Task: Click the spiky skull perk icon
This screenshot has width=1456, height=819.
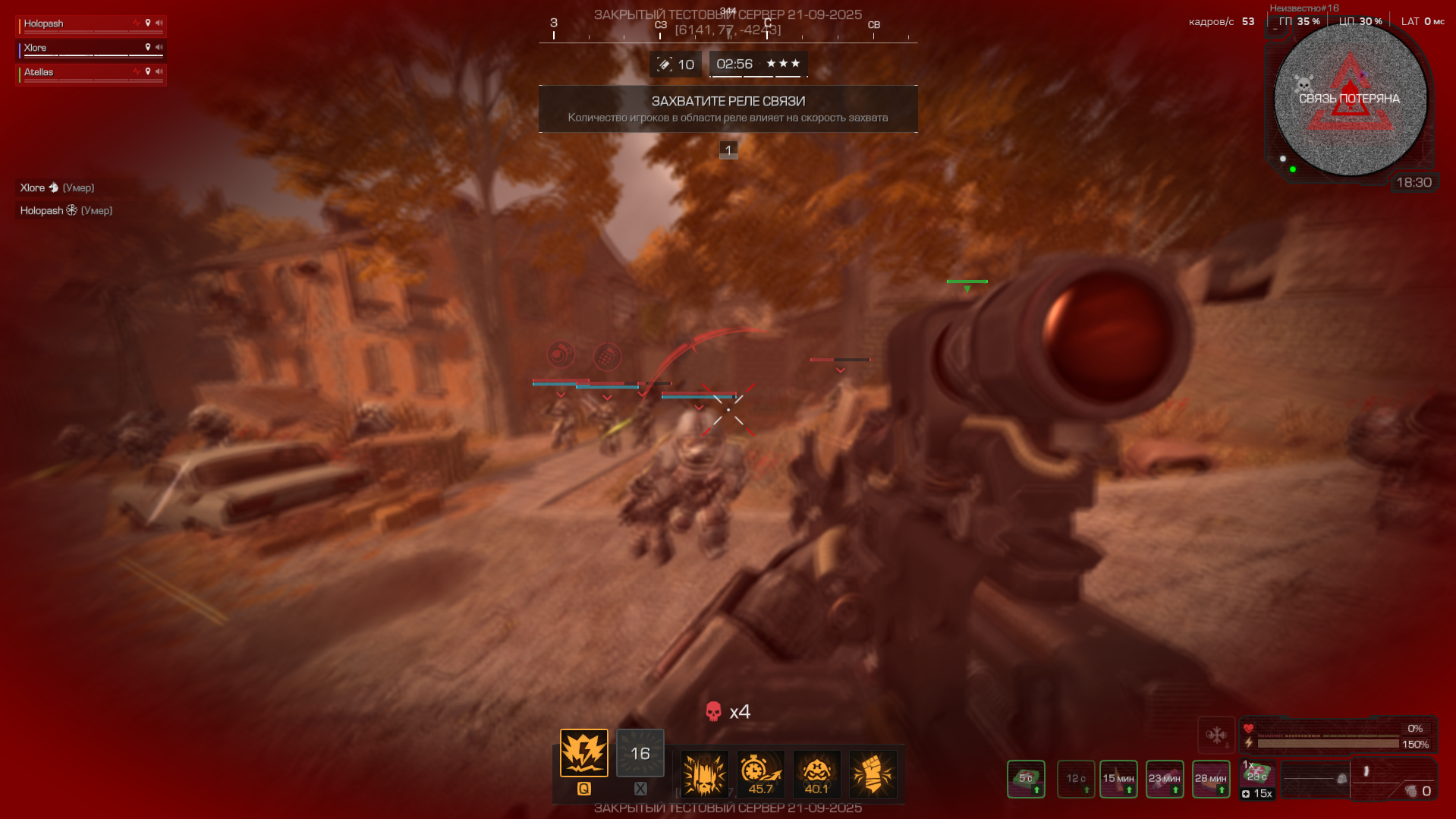Action: 704,773
